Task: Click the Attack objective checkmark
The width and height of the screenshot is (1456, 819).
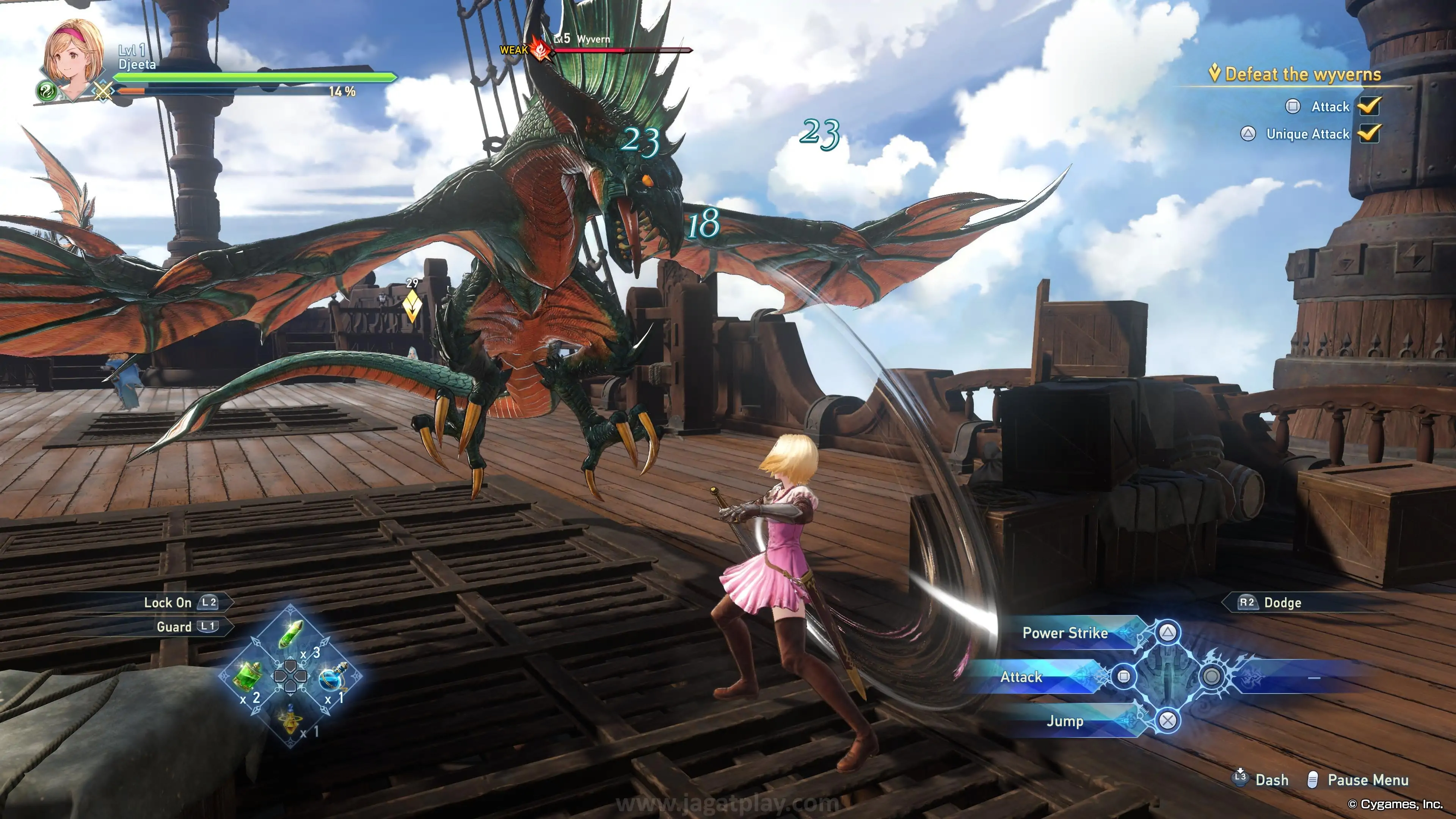Action: pyautogui.click(x=1370, y=106)
